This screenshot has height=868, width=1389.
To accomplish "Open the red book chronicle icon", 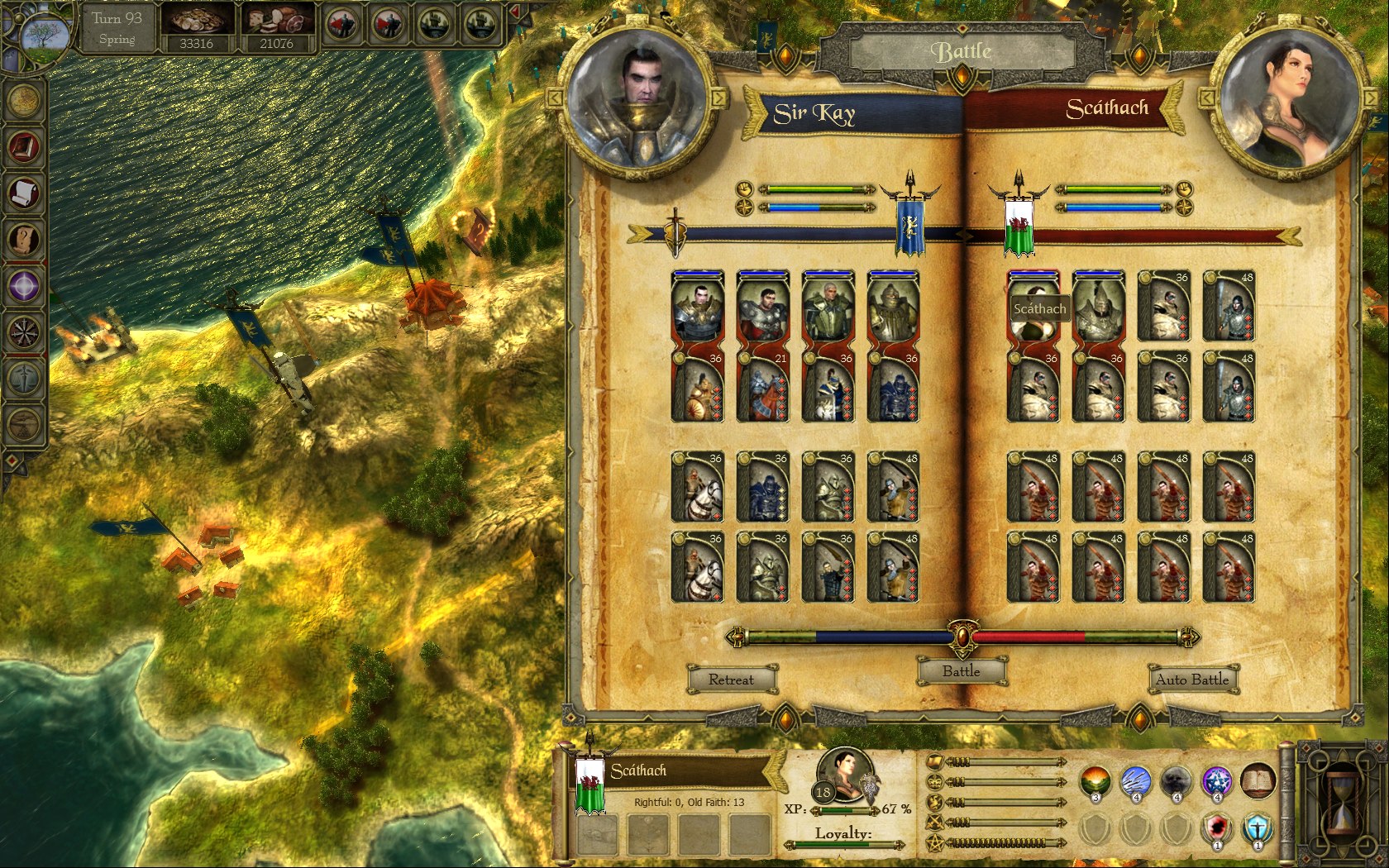I will (24, 147).
